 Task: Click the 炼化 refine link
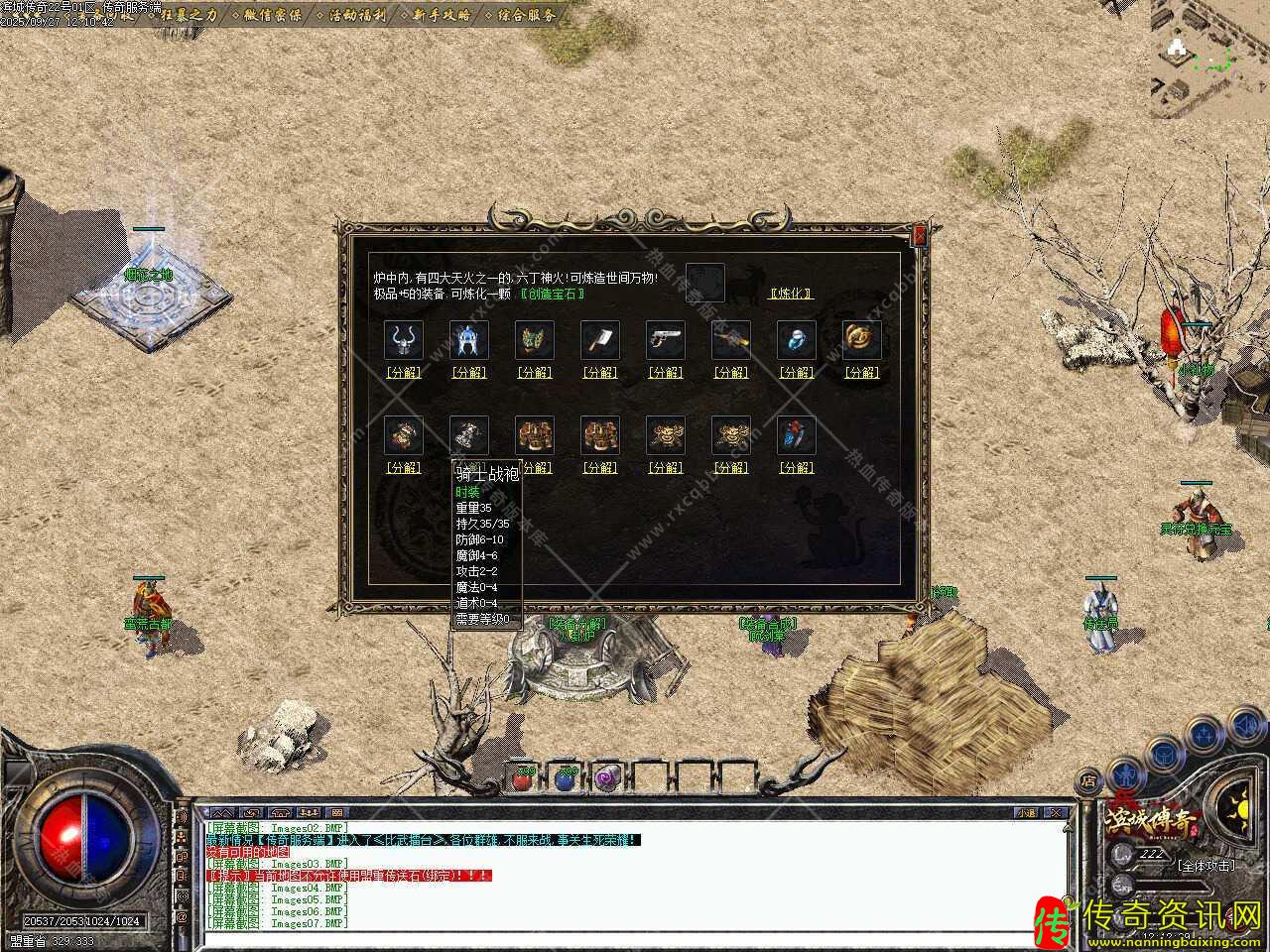pyautogui.click(x=791, y=294)
